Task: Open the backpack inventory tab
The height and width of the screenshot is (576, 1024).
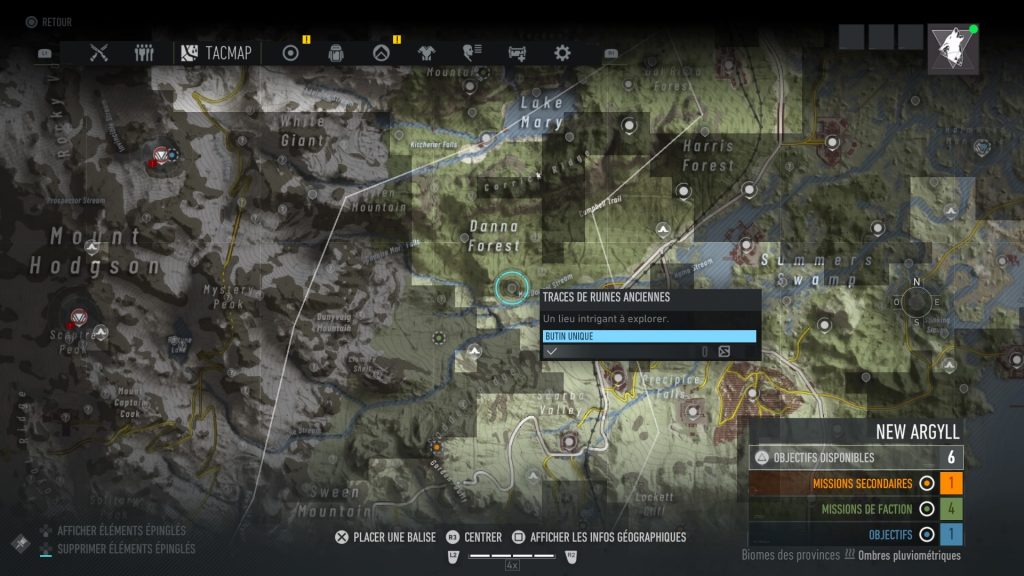Action: (x=336, y=53)
